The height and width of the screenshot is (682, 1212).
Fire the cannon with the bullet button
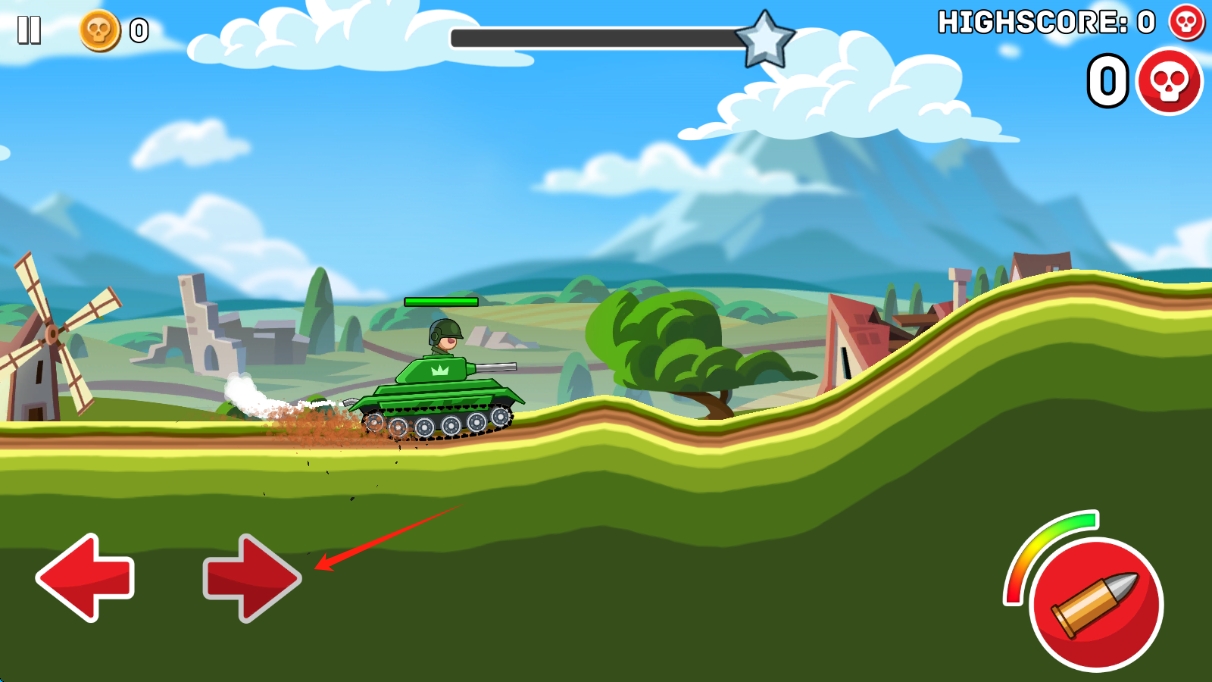click(x=1095, y=604)
